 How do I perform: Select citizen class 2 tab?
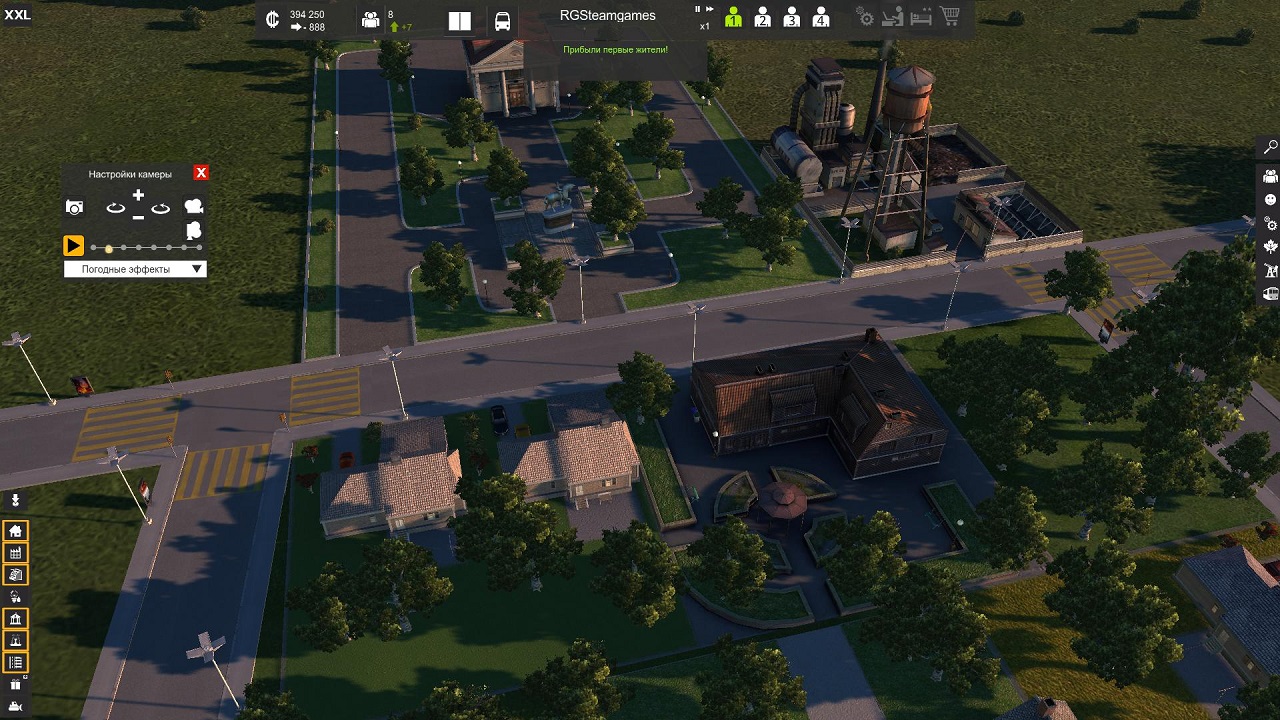coord(762,18)
